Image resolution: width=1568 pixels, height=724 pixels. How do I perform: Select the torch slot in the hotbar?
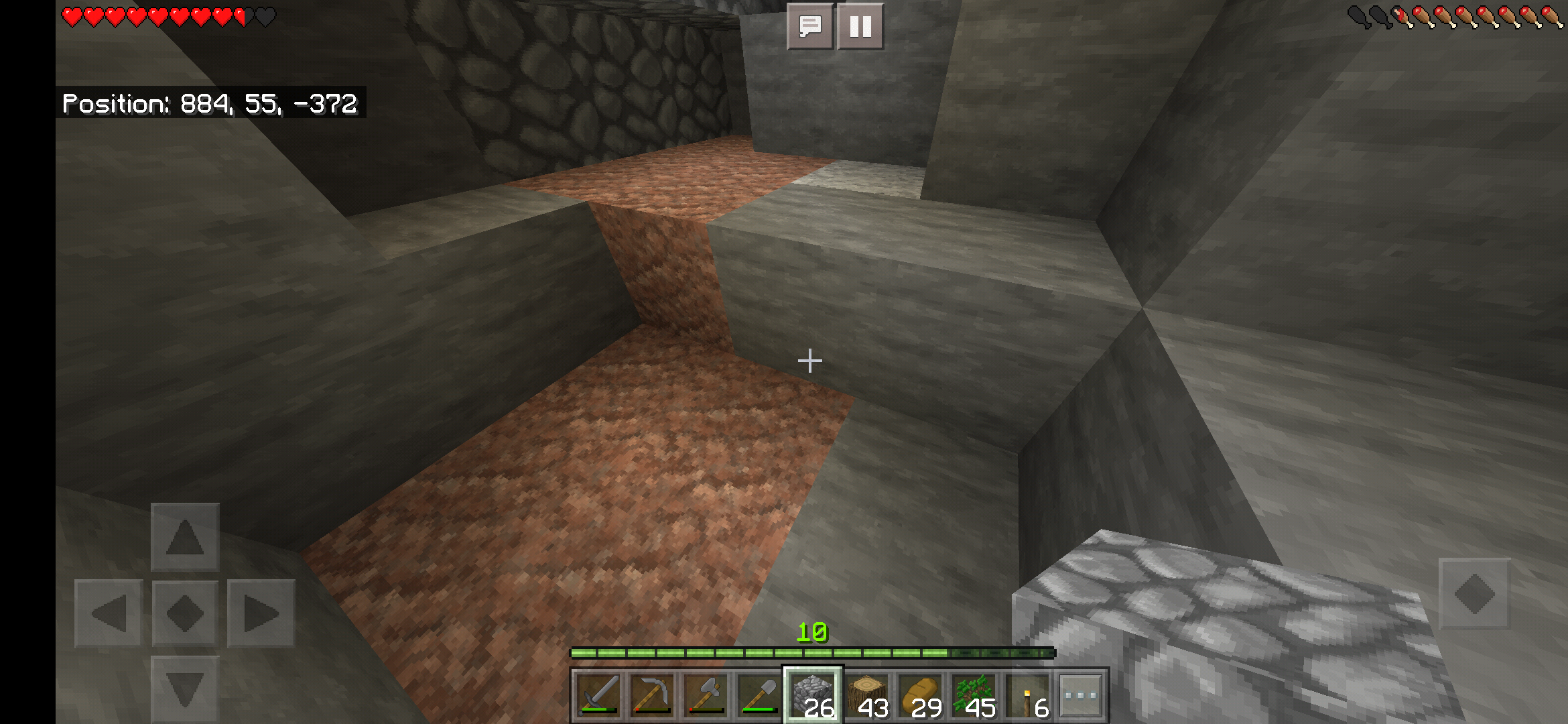[1028, 695]
